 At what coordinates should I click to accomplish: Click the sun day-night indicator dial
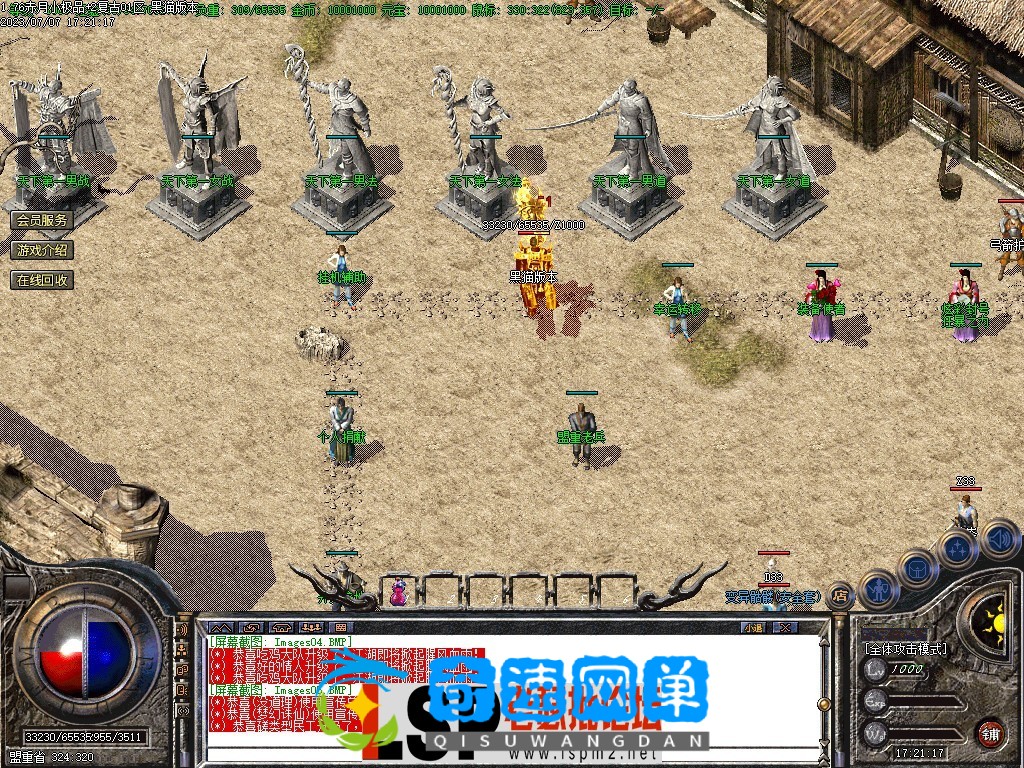[x=994, y=621]
